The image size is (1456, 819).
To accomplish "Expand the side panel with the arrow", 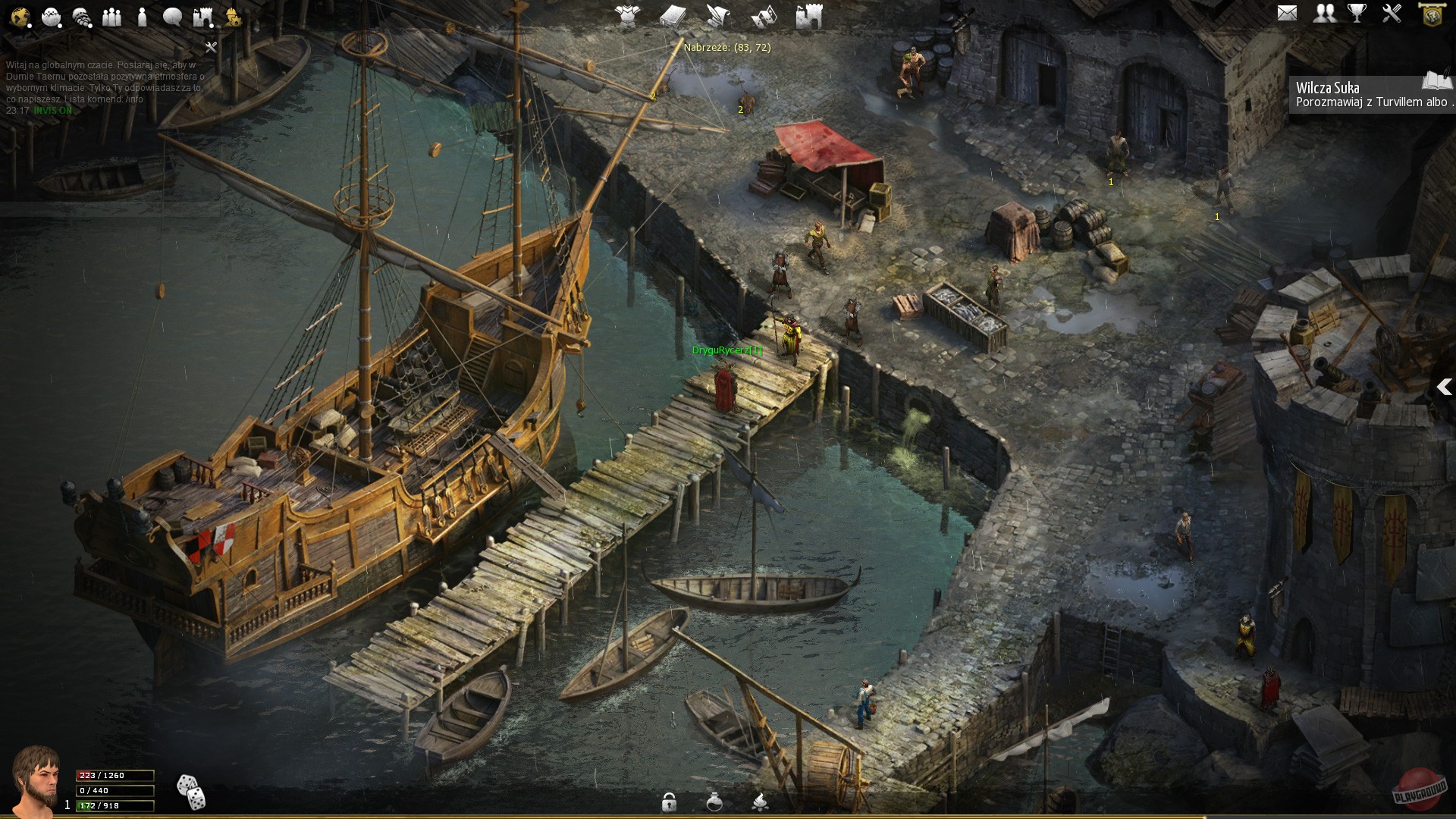I will coord(1444,388).
